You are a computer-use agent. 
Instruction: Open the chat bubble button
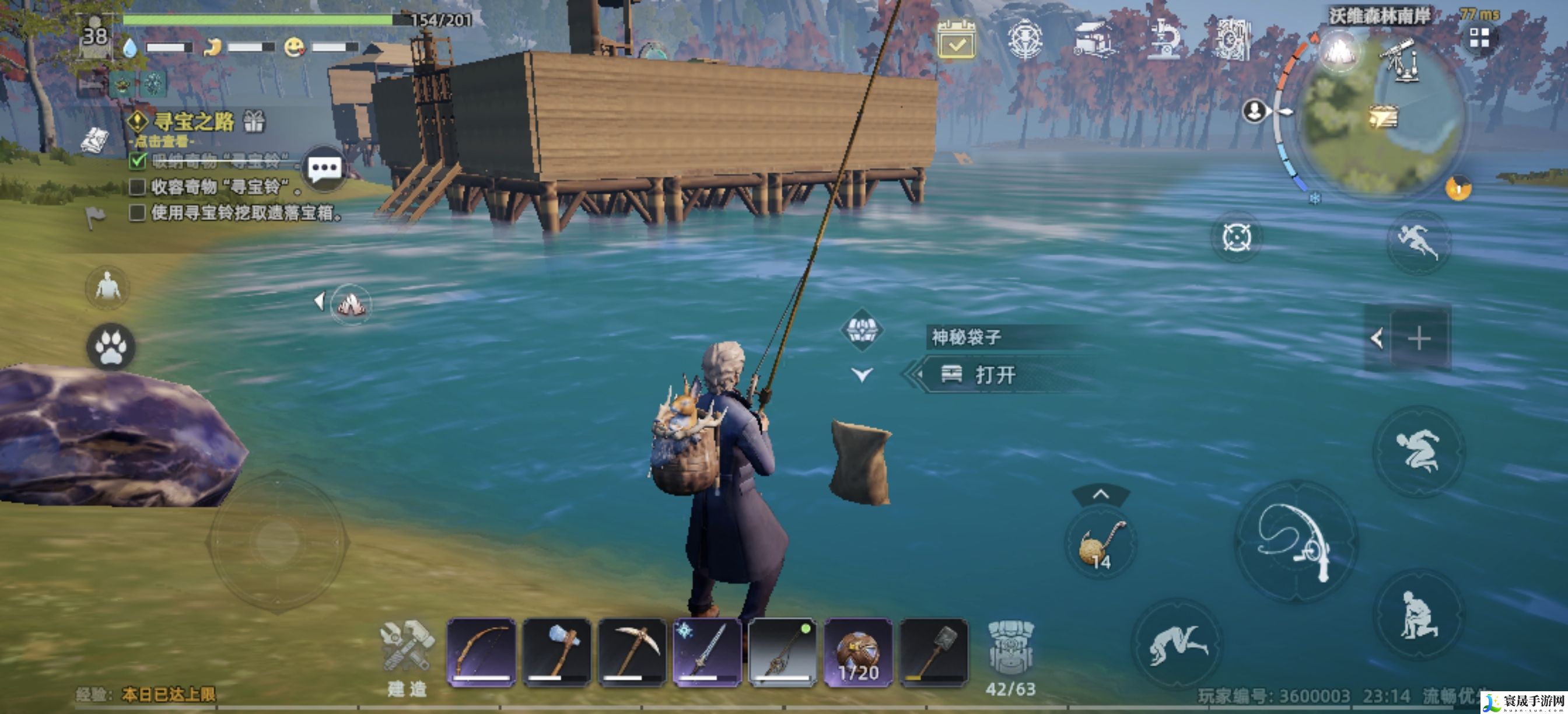pyautogui.click(x=324, y=169)
